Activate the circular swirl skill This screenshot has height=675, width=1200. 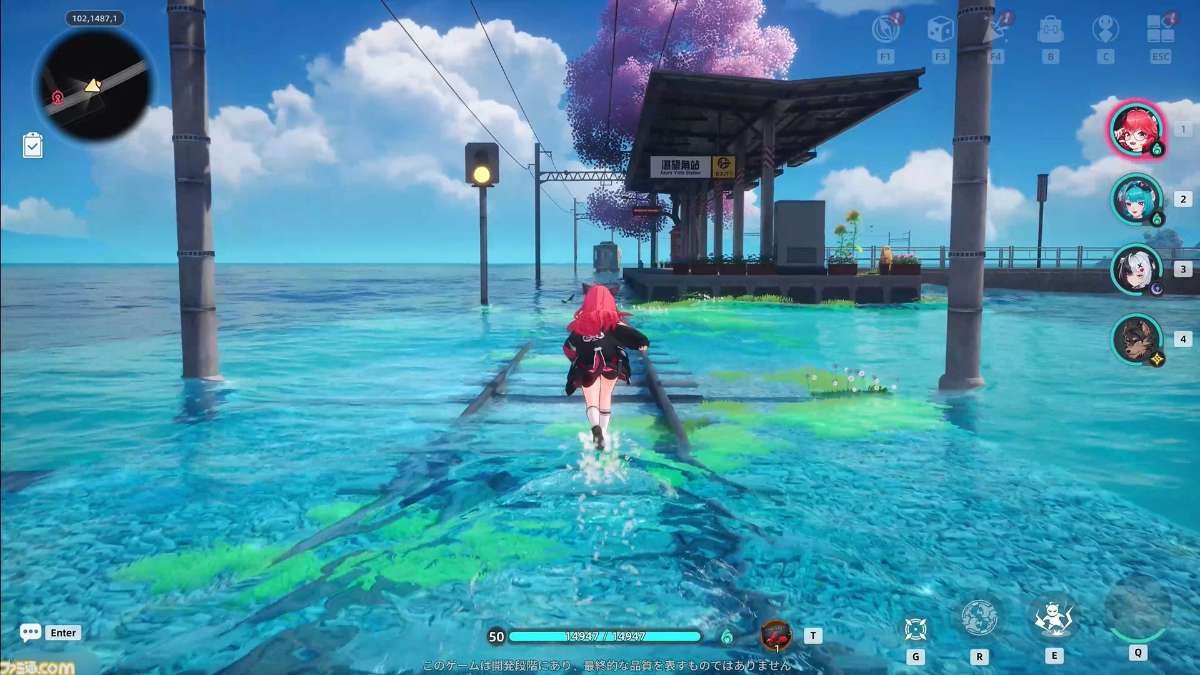click(979, 618)
